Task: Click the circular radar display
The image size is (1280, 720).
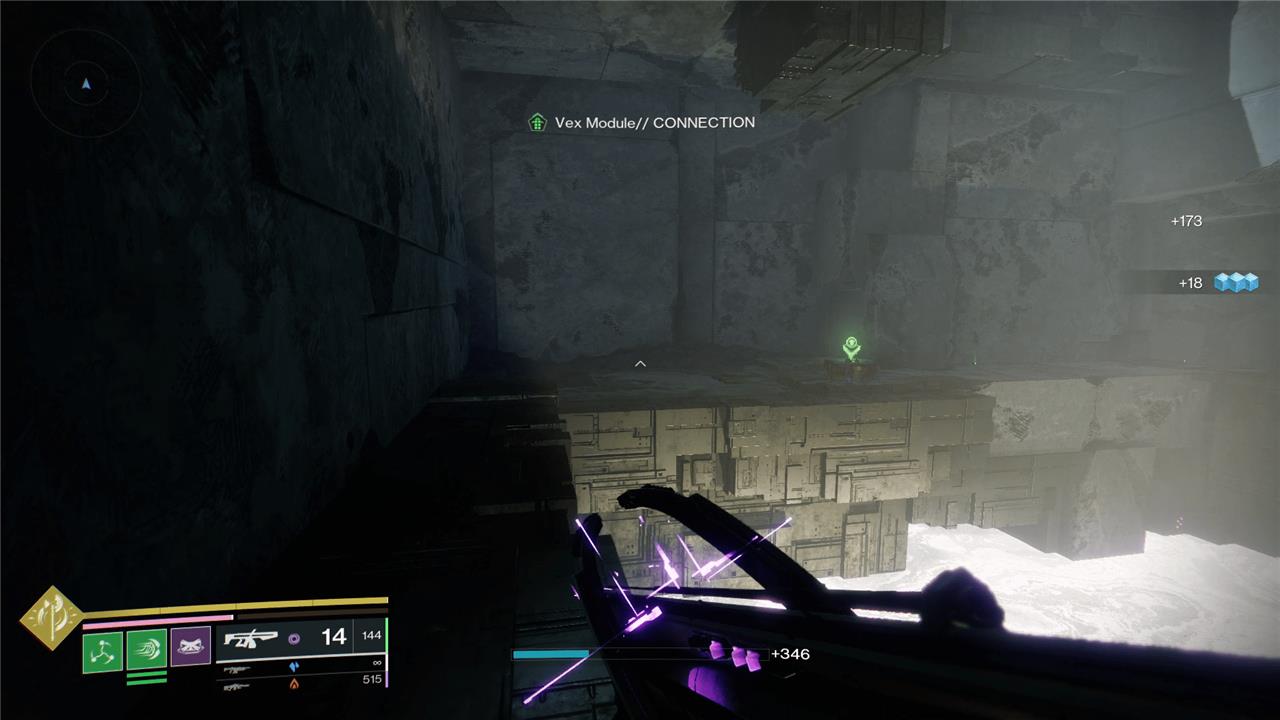Action: [86, 84]
